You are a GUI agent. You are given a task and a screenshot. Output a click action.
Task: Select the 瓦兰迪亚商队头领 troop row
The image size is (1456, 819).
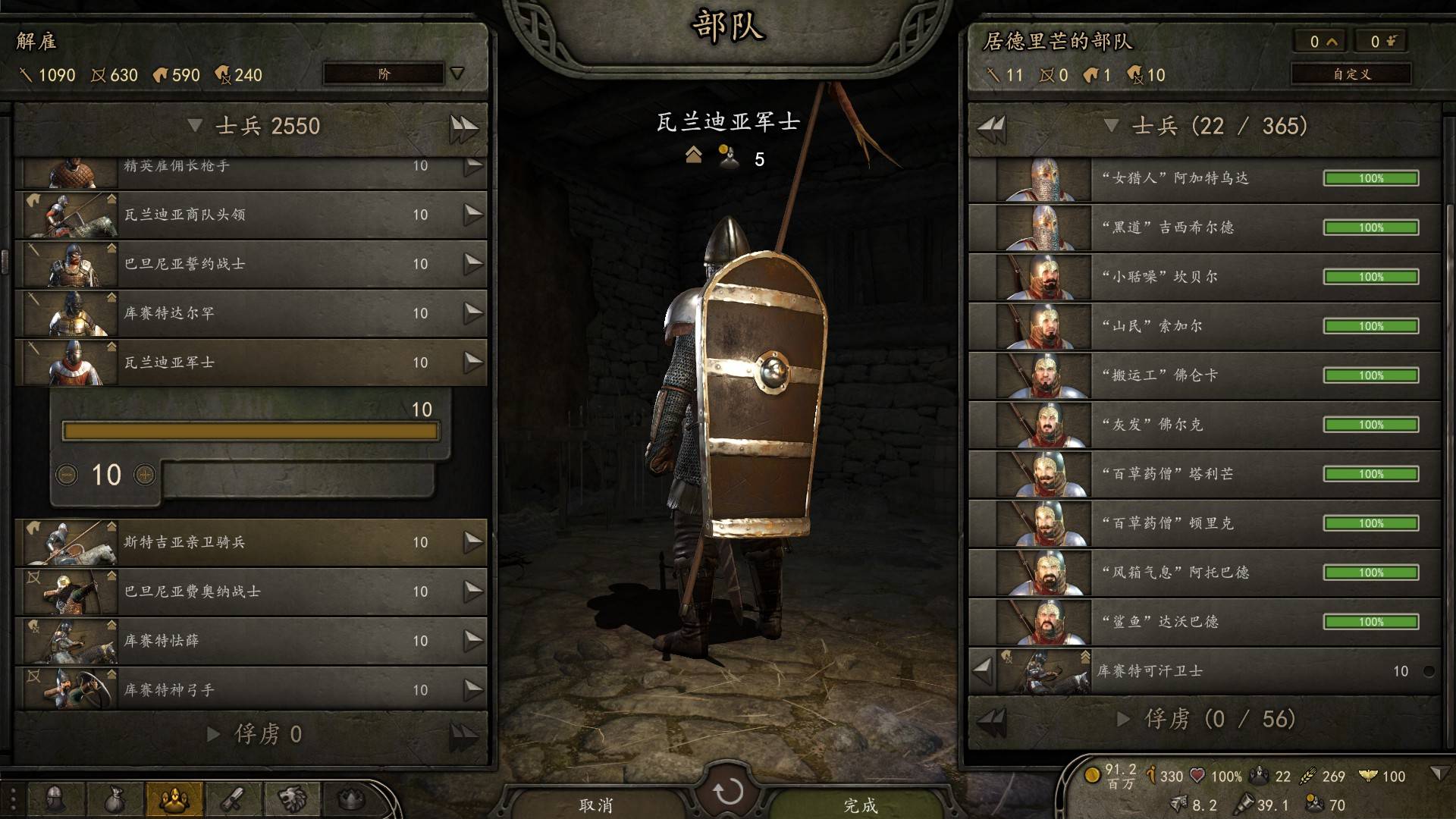click(x=250, y=215)
